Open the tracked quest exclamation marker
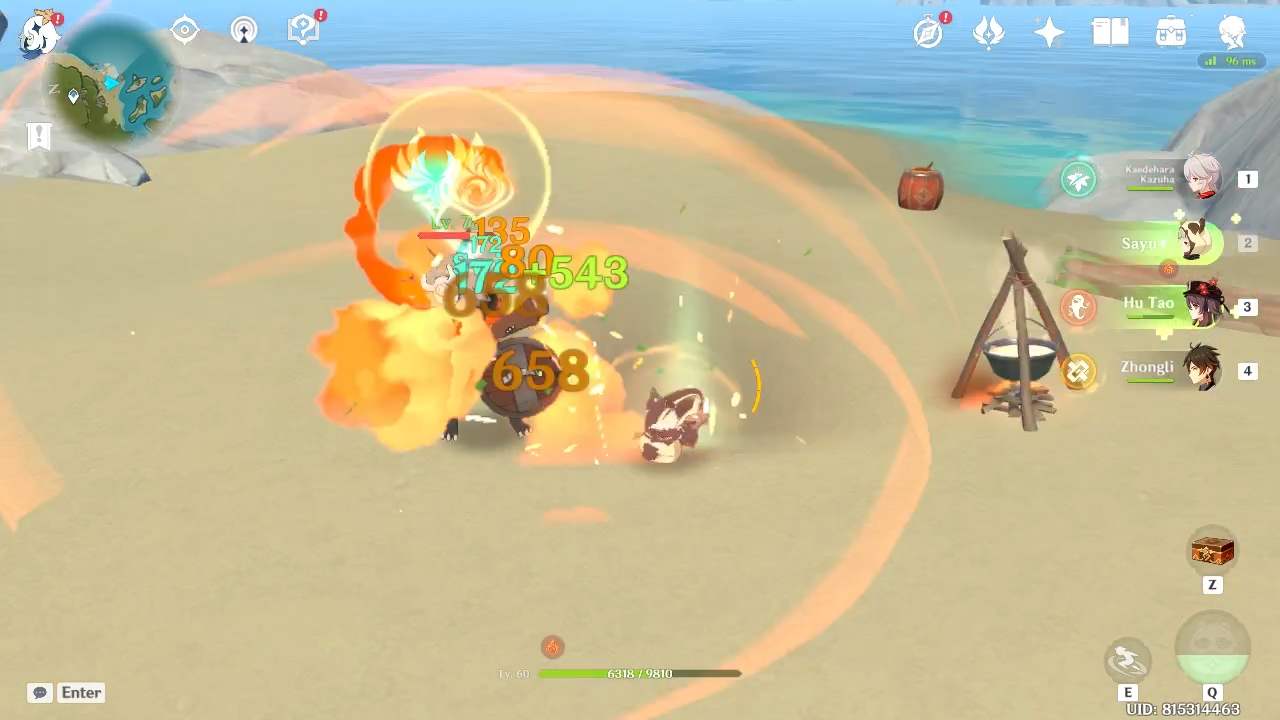Screen dimensions: 1280x720 click(39, 136)
